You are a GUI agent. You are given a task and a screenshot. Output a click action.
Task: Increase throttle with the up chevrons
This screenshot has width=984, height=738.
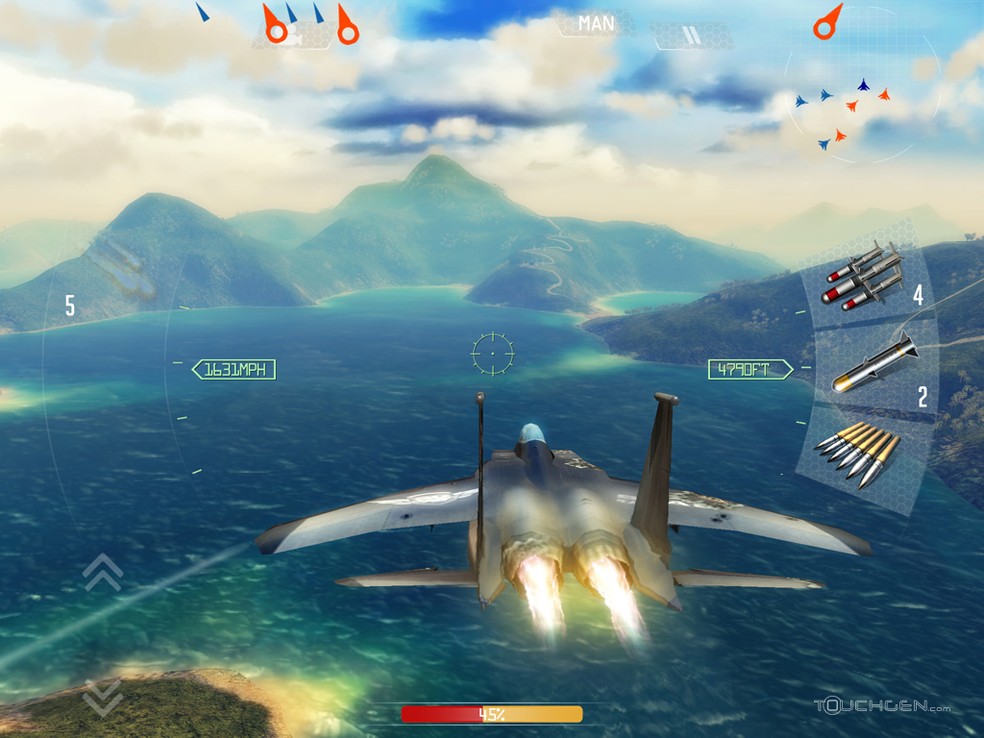tap(103, 572)
